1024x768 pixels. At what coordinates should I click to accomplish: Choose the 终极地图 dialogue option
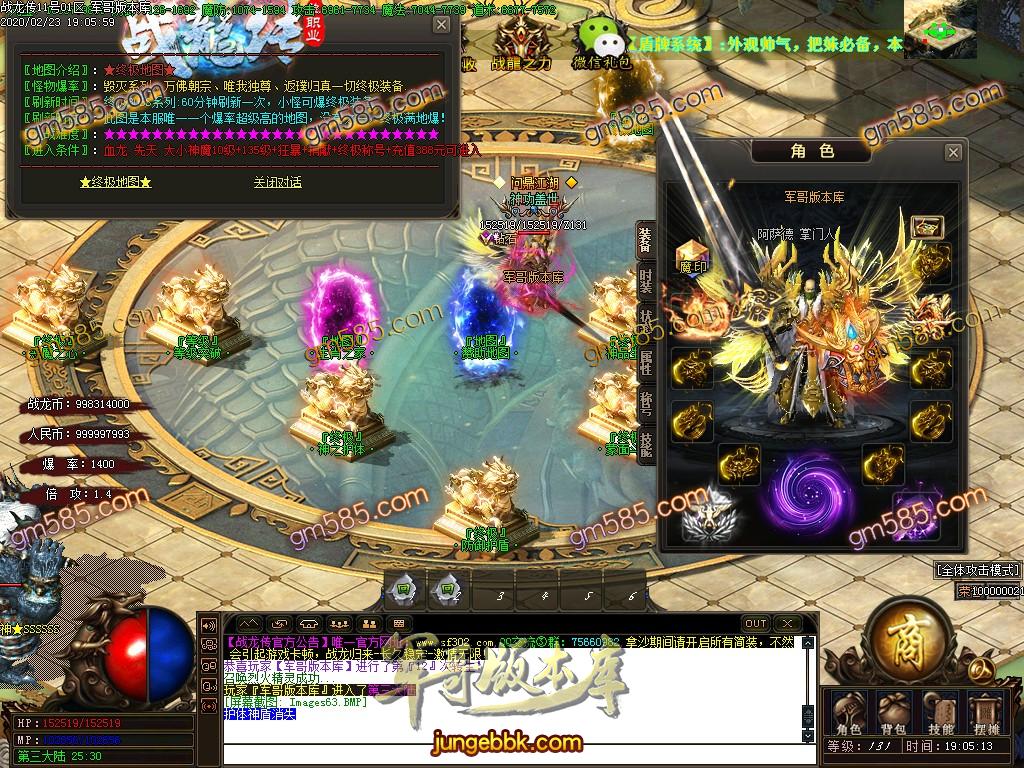coord(115,183)
